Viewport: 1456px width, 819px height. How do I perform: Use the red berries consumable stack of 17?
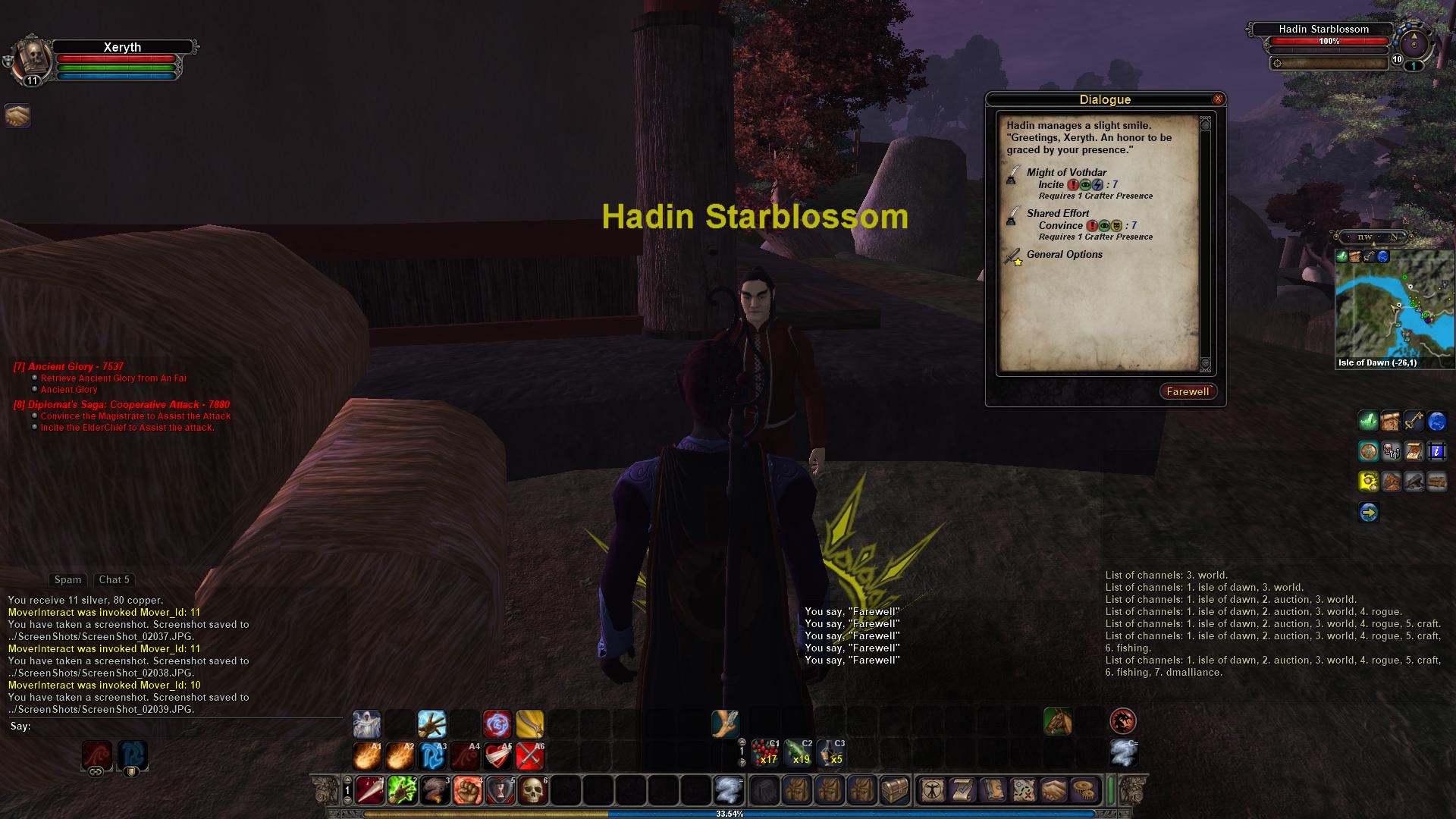pos(765,753)
